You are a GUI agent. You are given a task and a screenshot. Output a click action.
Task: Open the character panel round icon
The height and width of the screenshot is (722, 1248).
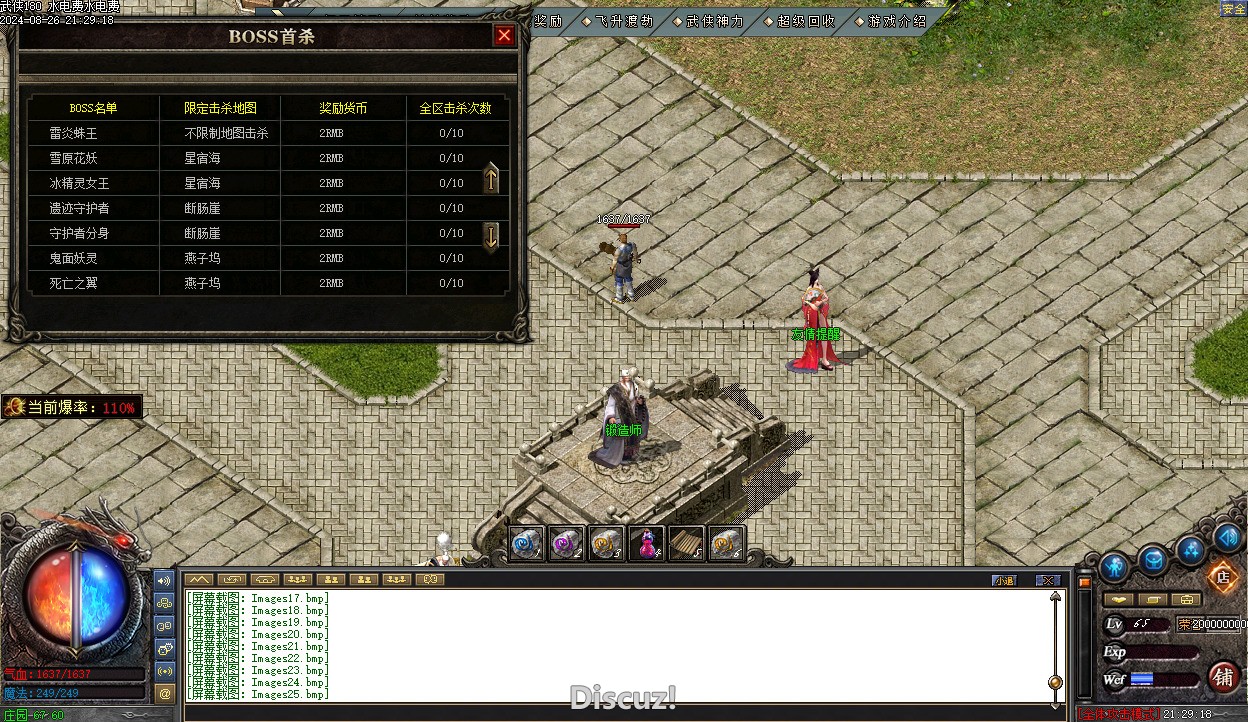pos(1114,567)
